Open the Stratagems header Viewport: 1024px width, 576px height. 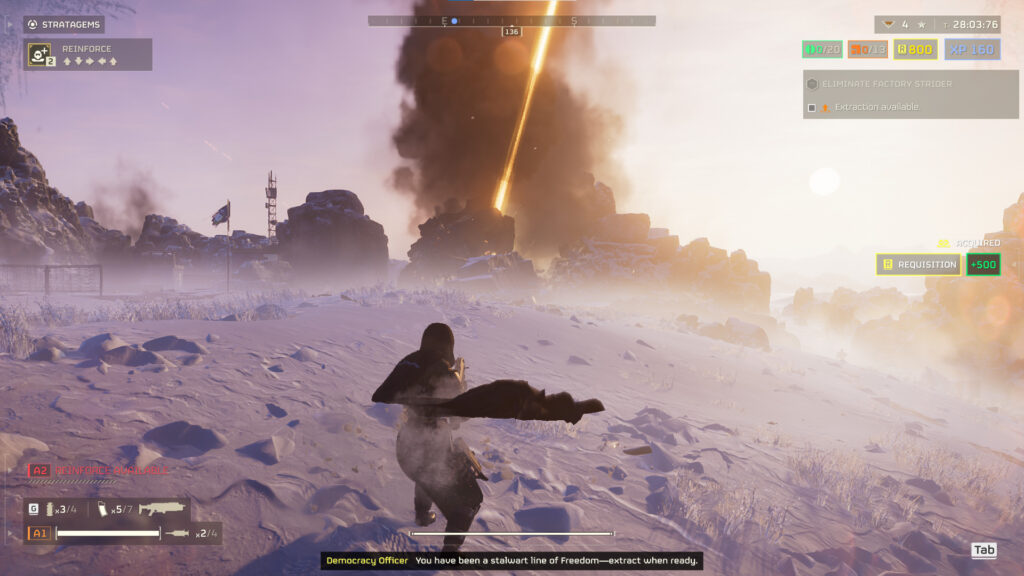(x=64, y=24)
